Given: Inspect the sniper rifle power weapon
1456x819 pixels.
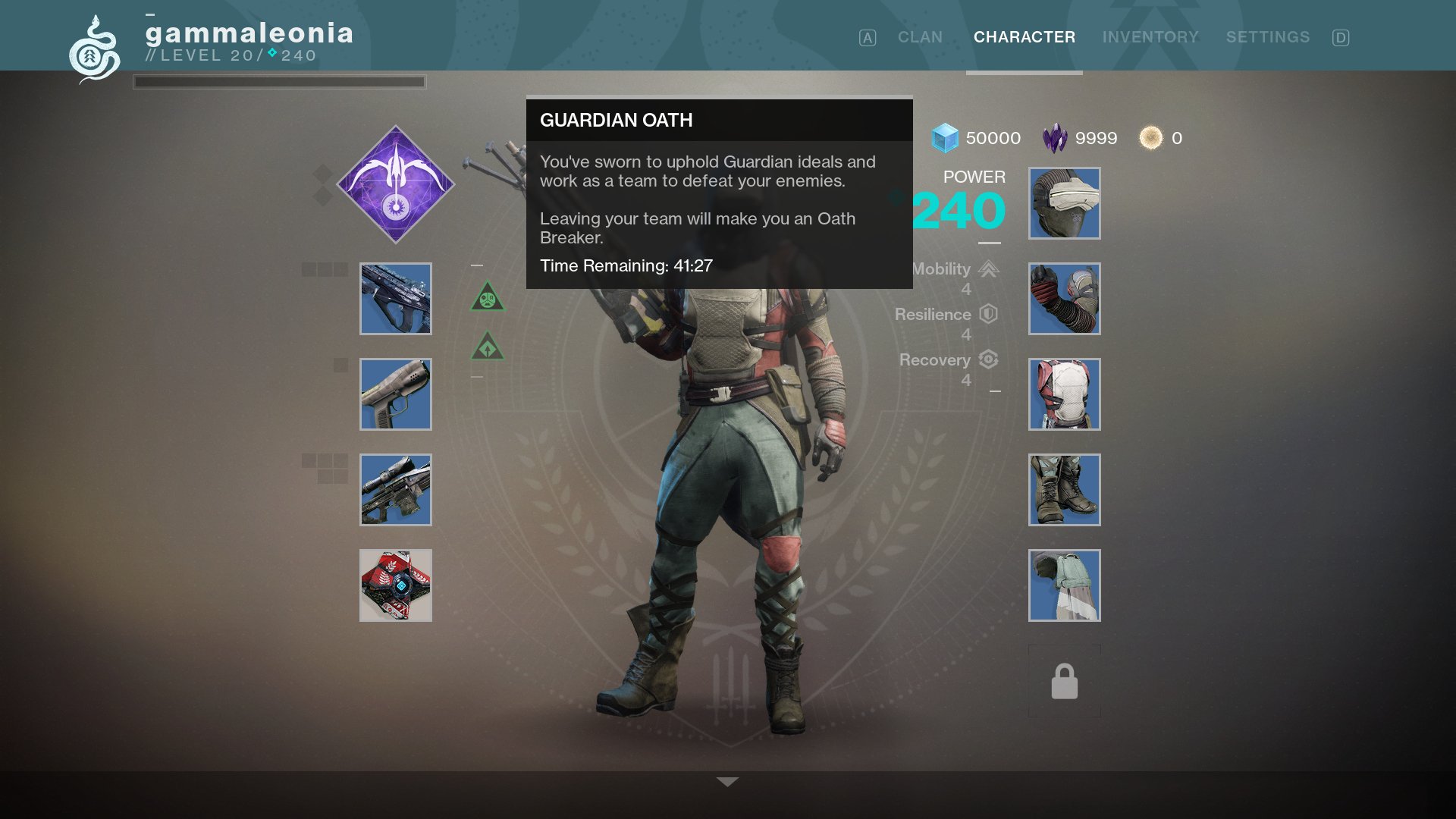Looking at the screenshot, I should [395, 490].
